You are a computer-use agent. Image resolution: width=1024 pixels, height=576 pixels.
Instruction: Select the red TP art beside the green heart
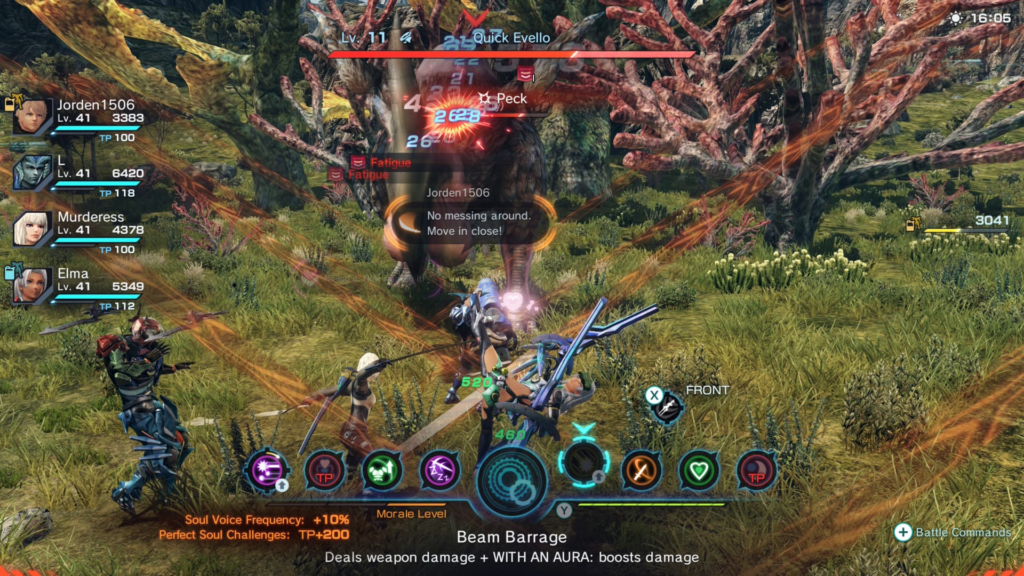[x=756, y=469]
